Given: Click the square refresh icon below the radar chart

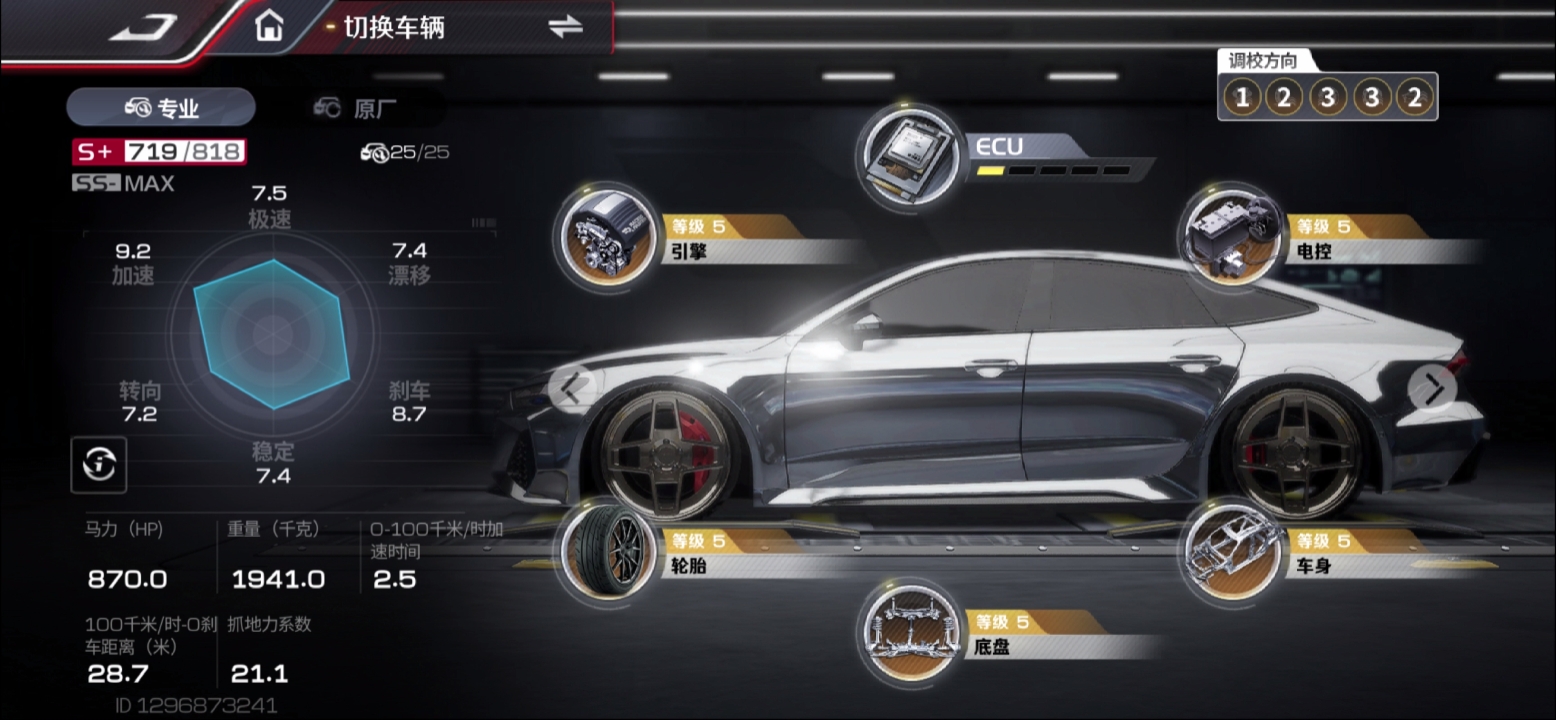Looking at the screenshot, I should click(99, 464).
